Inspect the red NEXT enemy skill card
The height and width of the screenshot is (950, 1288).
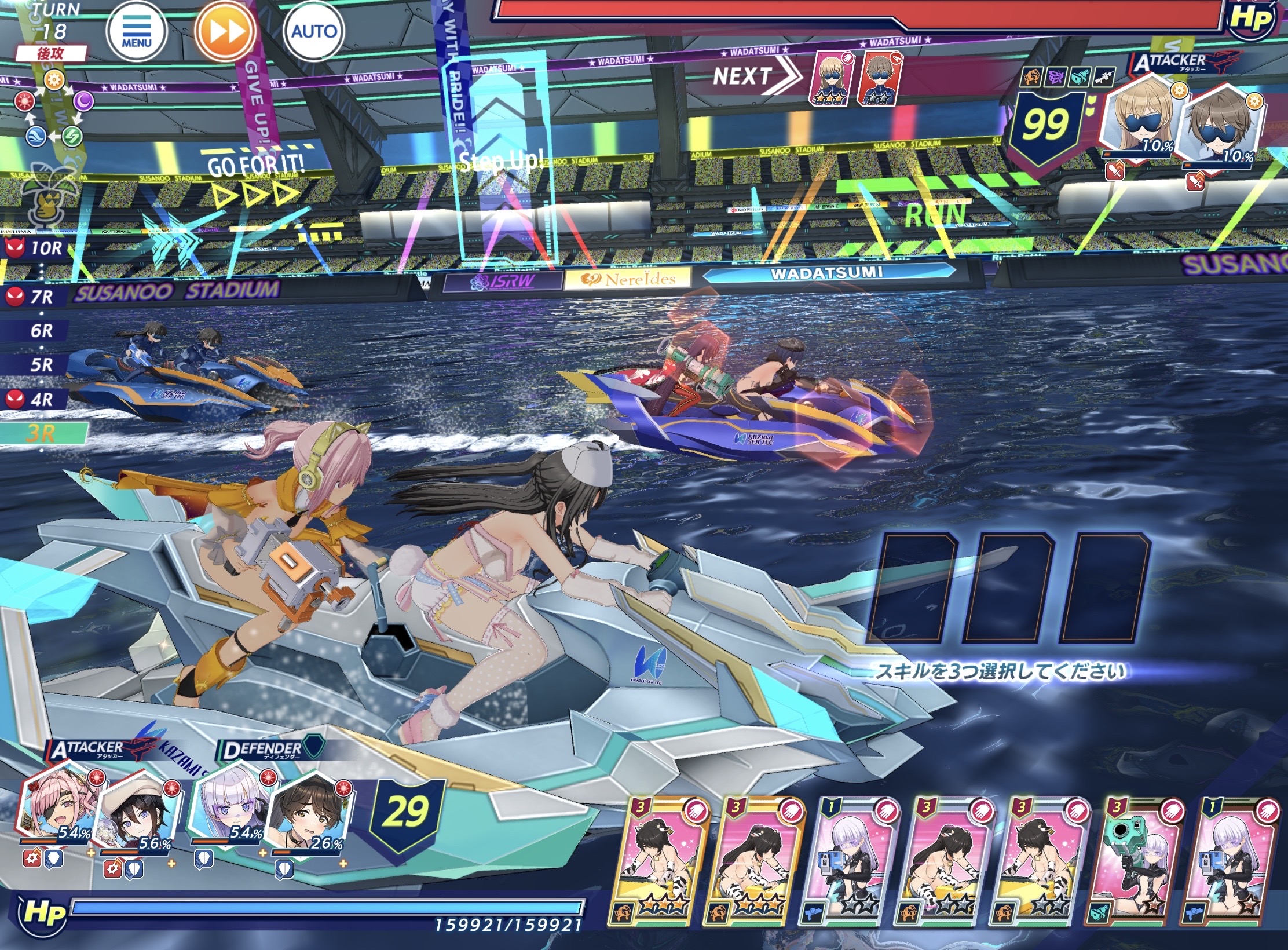[x=882, y=78]
